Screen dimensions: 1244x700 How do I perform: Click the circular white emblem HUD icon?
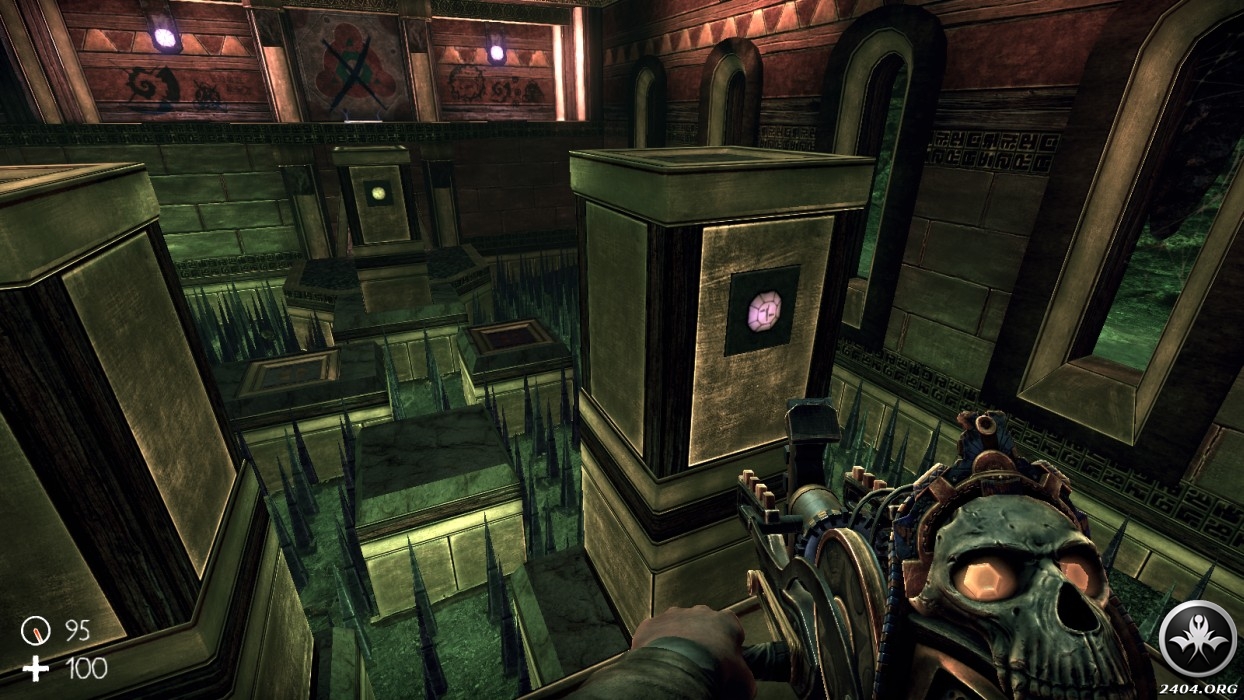pos(1197,636)
